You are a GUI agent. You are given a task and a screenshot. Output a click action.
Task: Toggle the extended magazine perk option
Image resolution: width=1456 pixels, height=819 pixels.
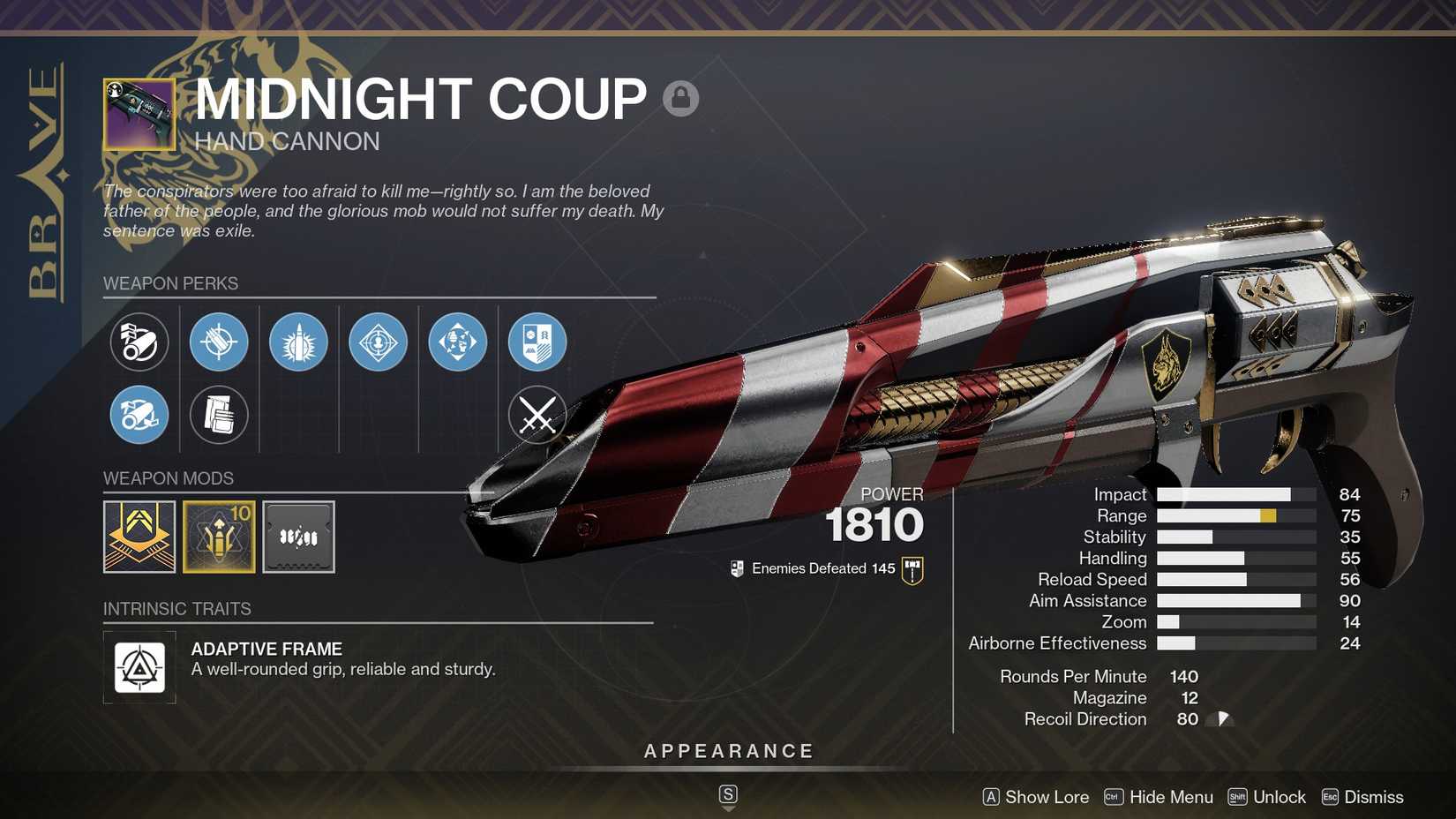[x=219, y=415]
